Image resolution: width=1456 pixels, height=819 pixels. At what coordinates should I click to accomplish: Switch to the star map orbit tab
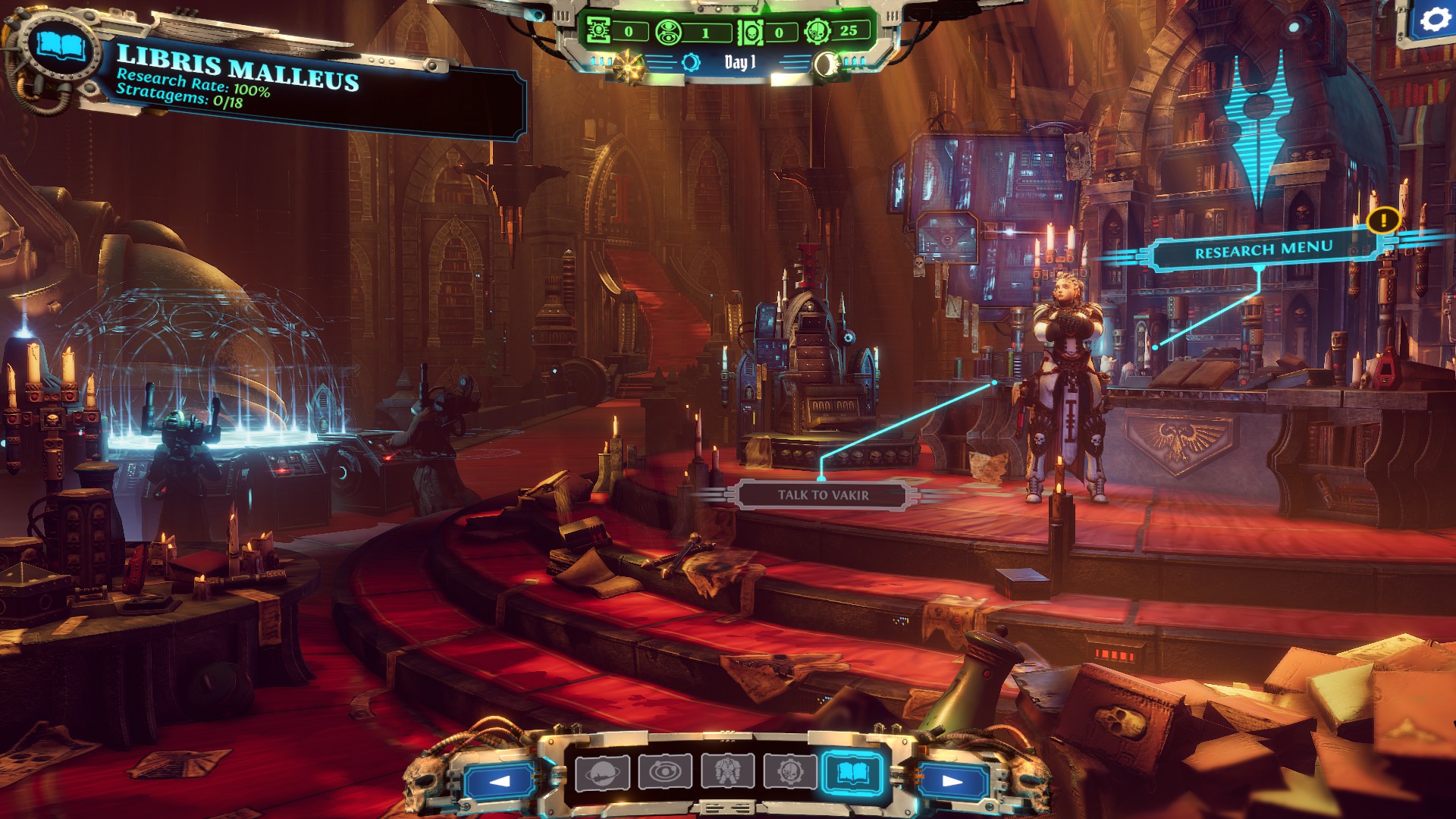point(665,773)
